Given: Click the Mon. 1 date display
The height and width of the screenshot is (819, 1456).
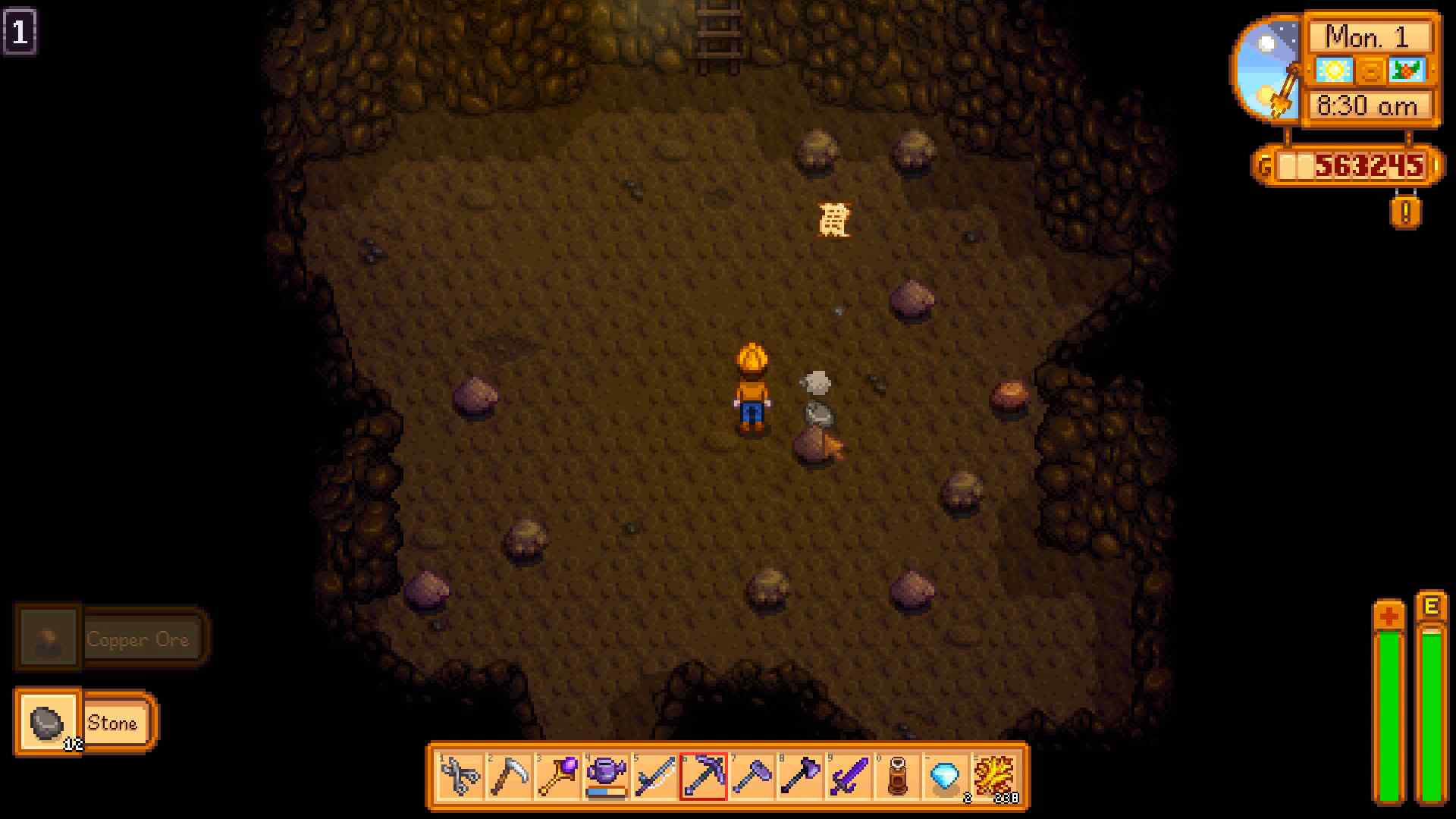Looking at the screenshot, I should (1368, 36).
